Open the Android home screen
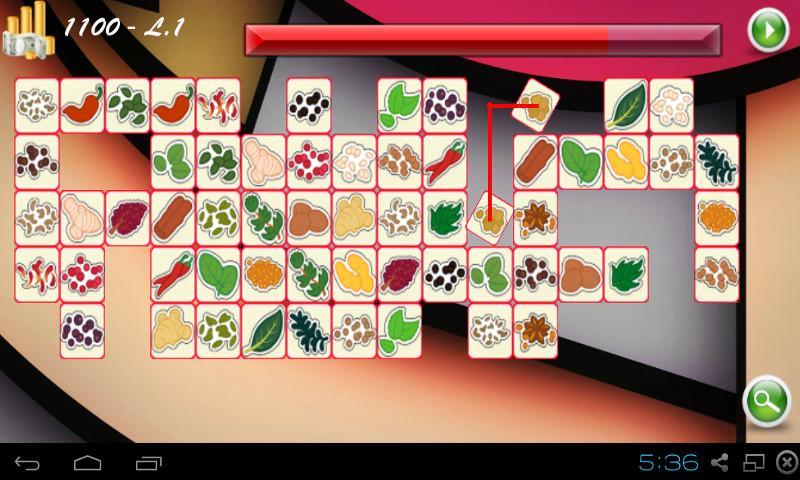Viewport: 800px width, 480px height. click(88, 463)
